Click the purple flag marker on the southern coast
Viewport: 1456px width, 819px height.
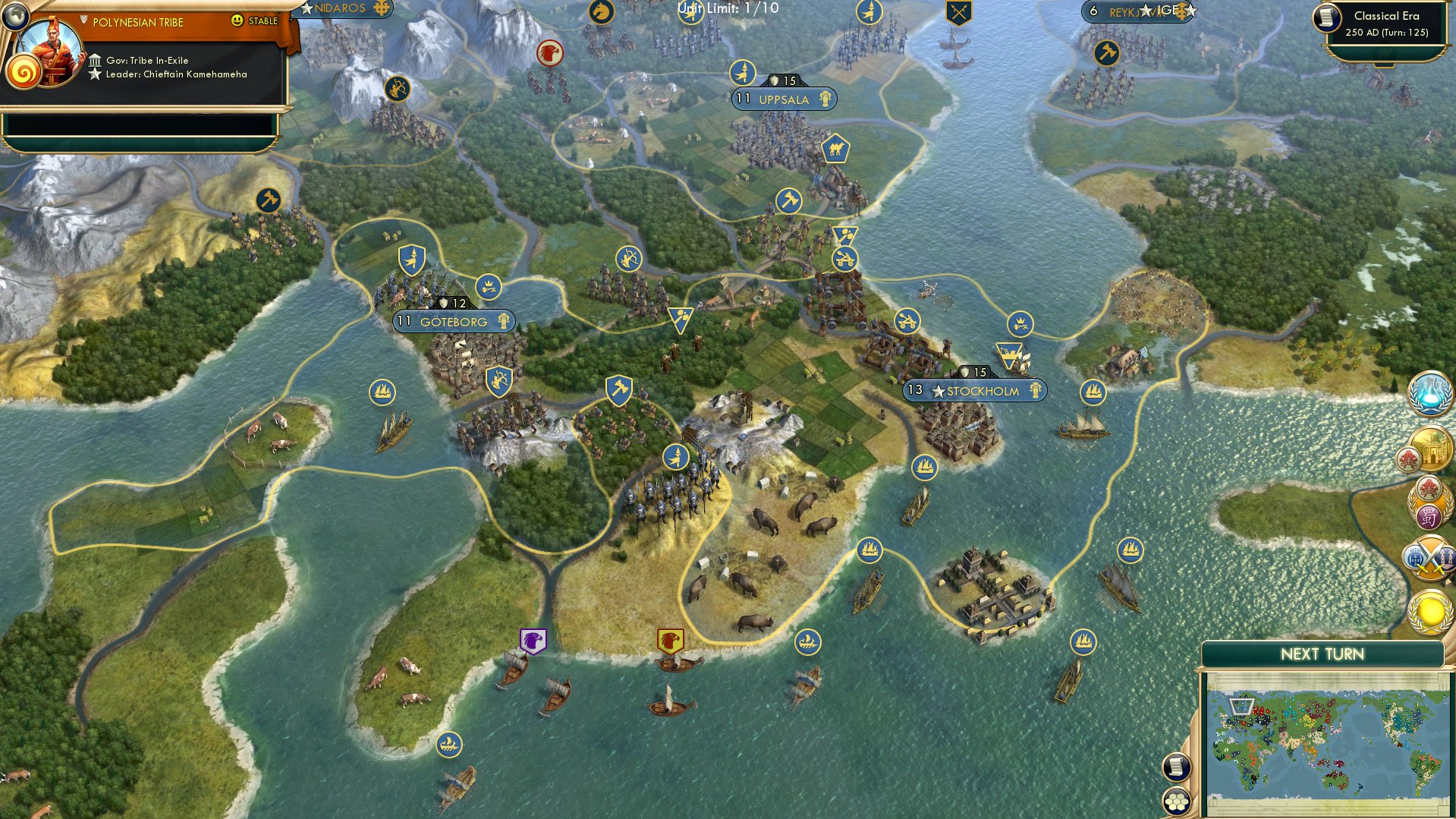[x=531, y=641]
